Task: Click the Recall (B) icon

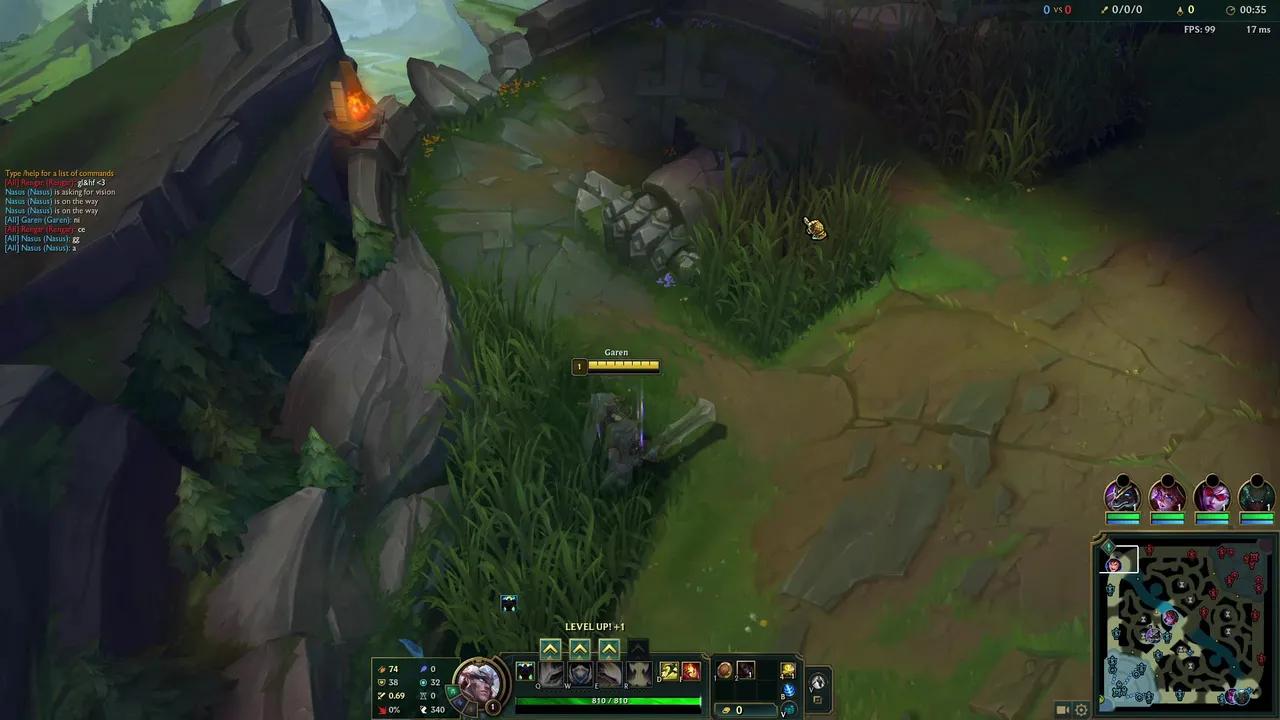Action: tap(787, 691)
